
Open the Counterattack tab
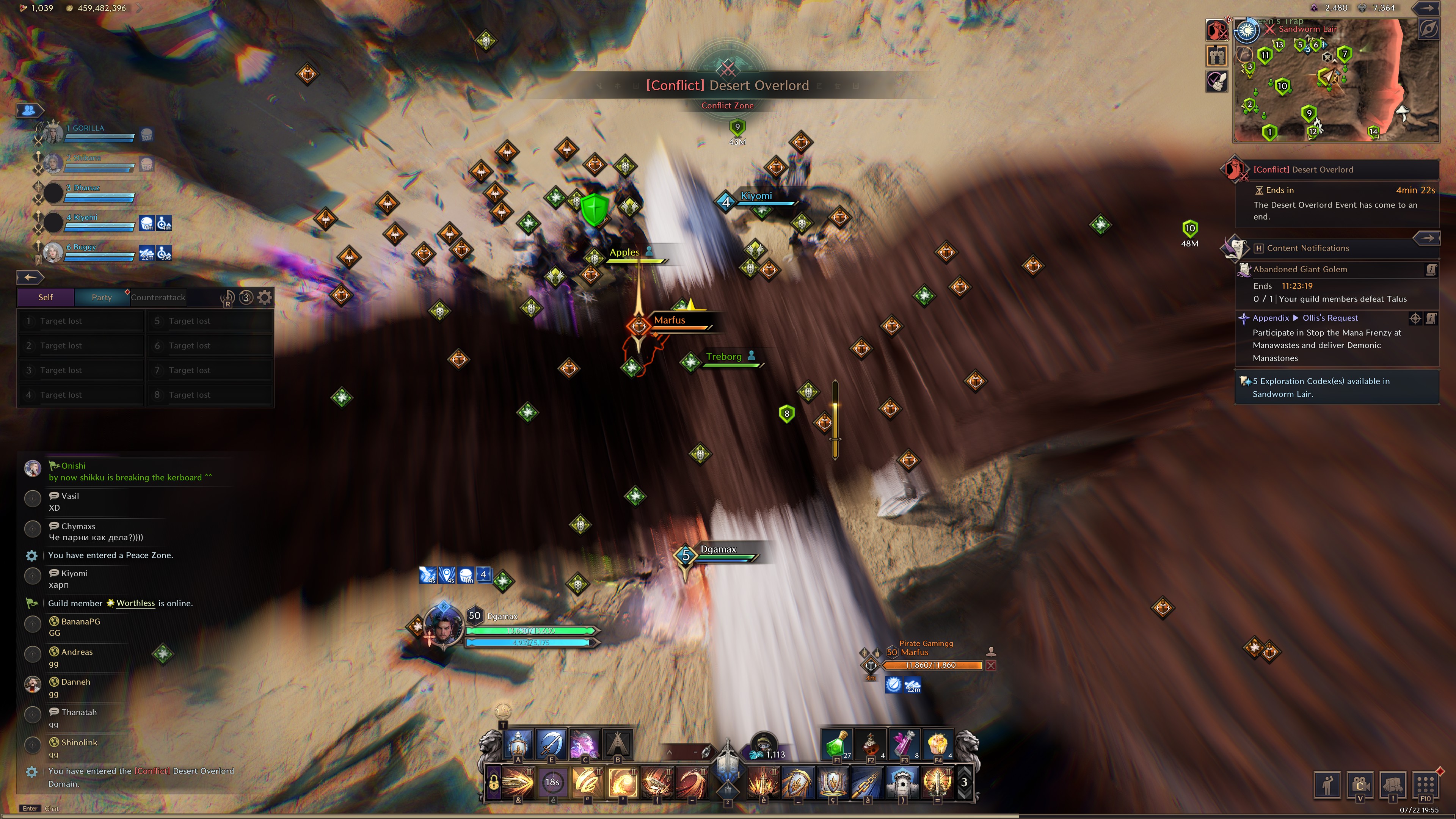point(158,297)
